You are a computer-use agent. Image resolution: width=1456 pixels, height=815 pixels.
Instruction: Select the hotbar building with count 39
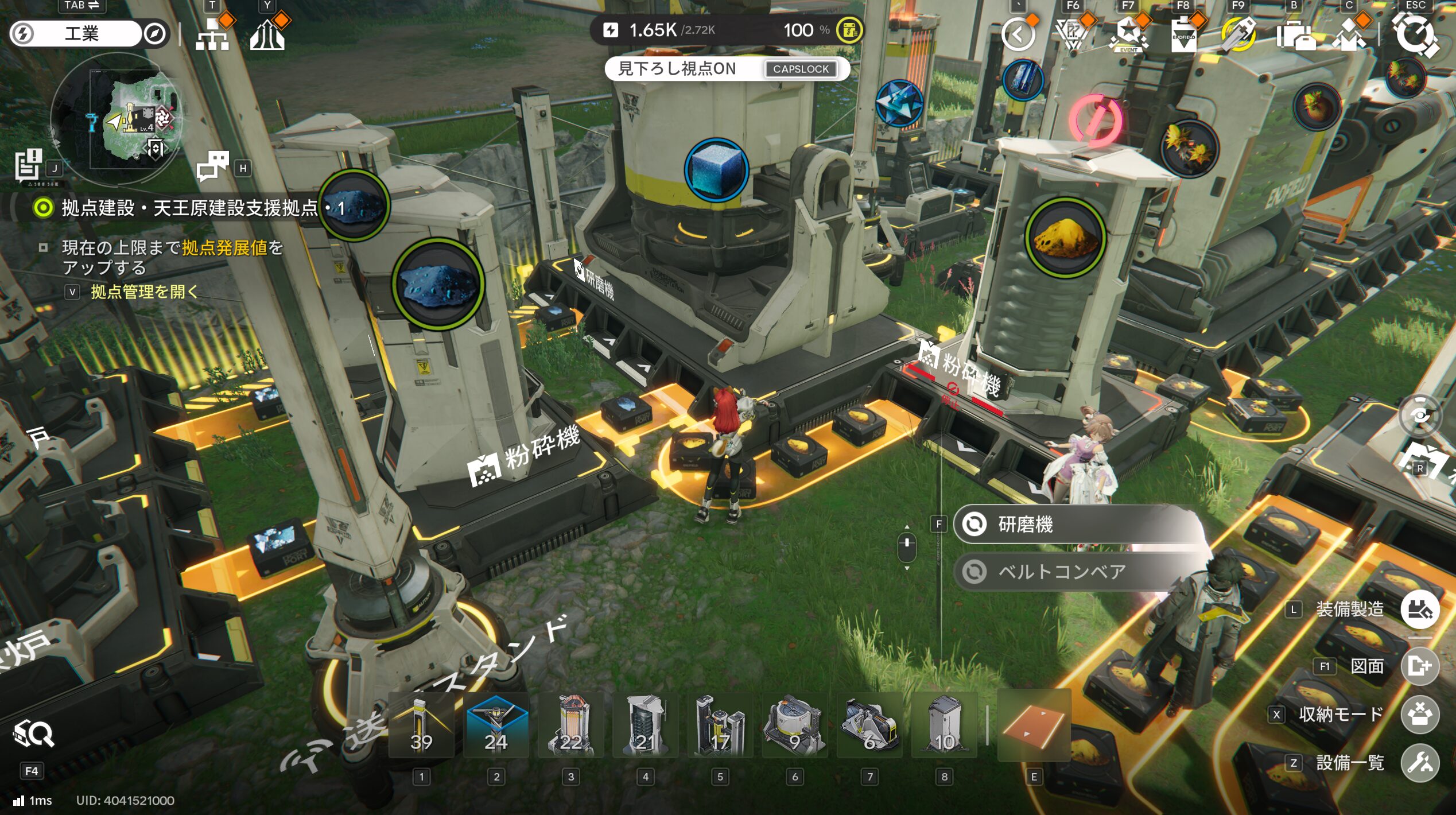[x=421, y=726]
